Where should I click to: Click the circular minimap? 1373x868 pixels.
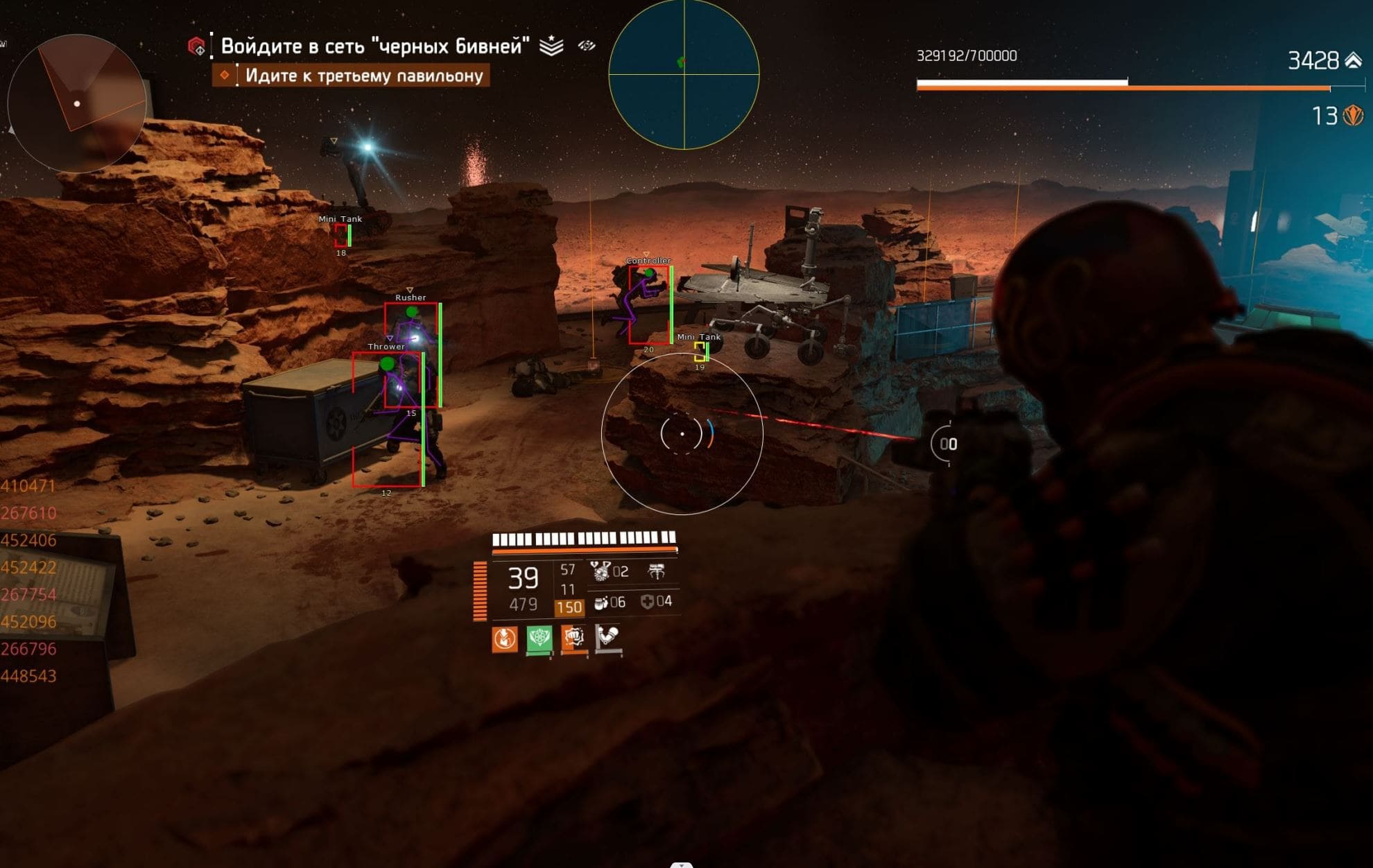(76, 103)
